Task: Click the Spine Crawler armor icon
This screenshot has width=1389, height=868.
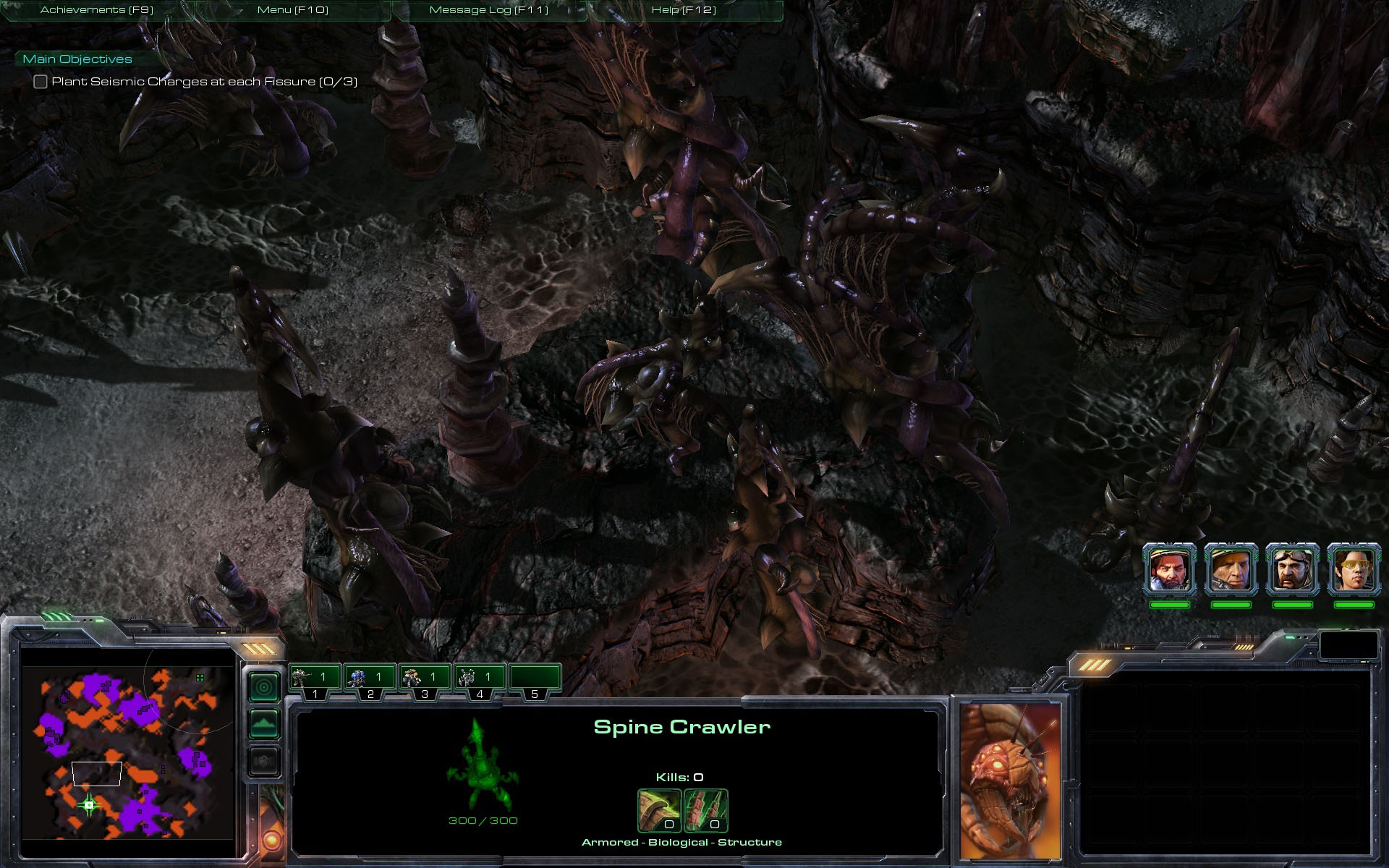Action: pyautogui.click(x=706, y=810)
